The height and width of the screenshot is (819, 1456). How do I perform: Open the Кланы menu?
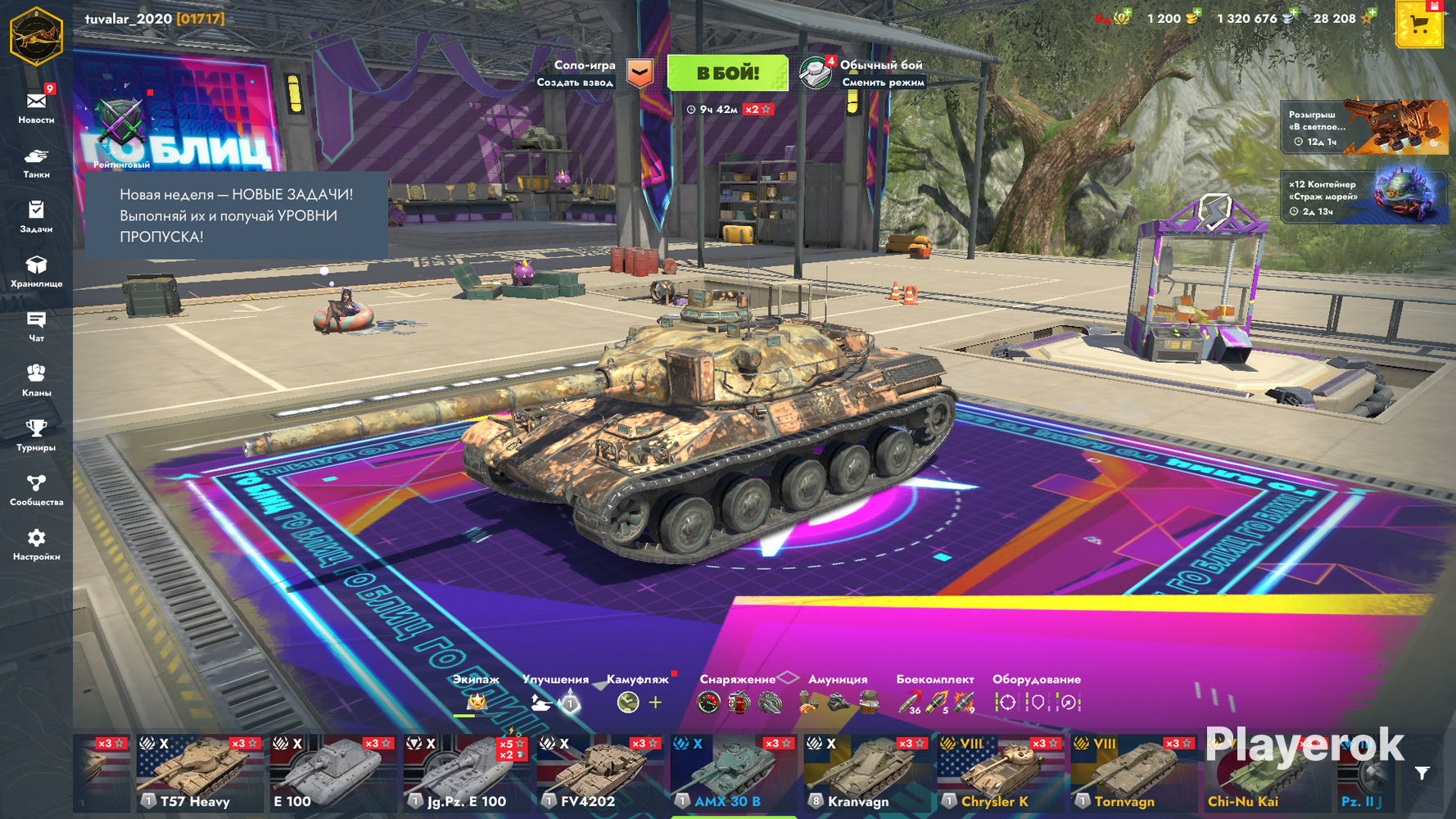(36, 380)
